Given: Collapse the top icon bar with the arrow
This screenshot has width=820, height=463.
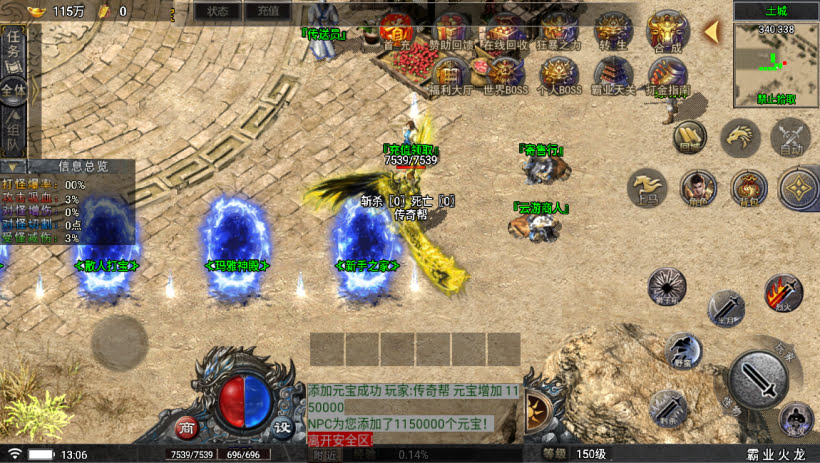Looking at the screenshot, I should coord(711,31).
